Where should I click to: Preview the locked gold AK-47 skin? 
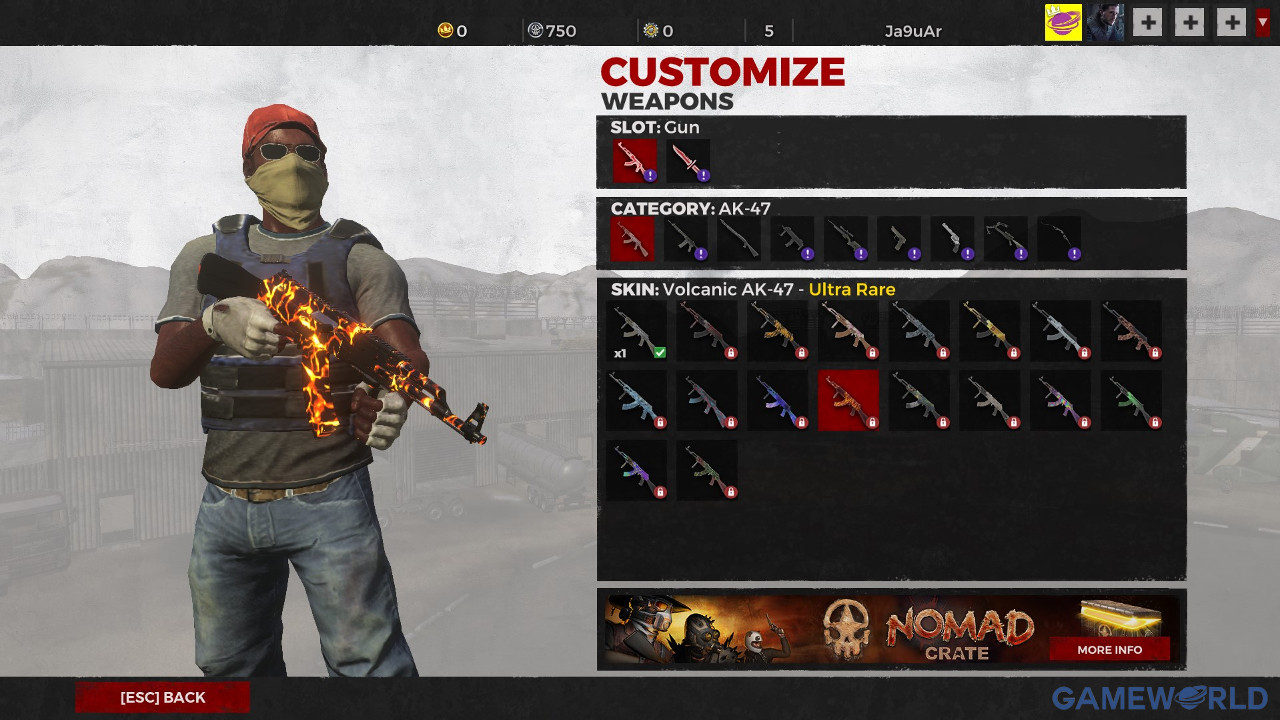pyautogui.click(x=989, y=331)
